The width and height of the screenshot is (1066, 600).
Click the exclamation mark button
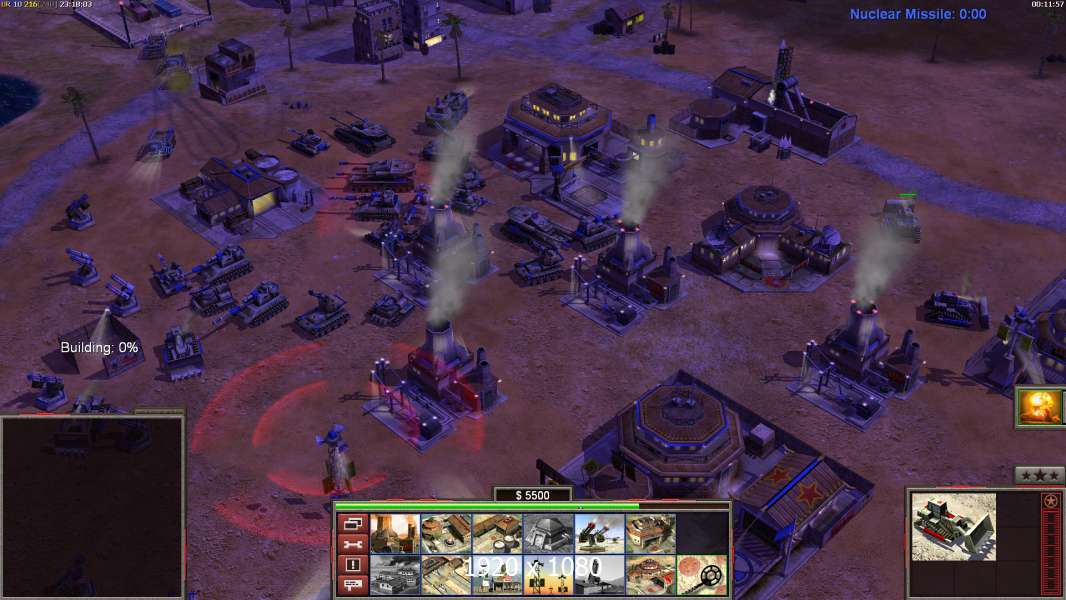tap(351, 565)
